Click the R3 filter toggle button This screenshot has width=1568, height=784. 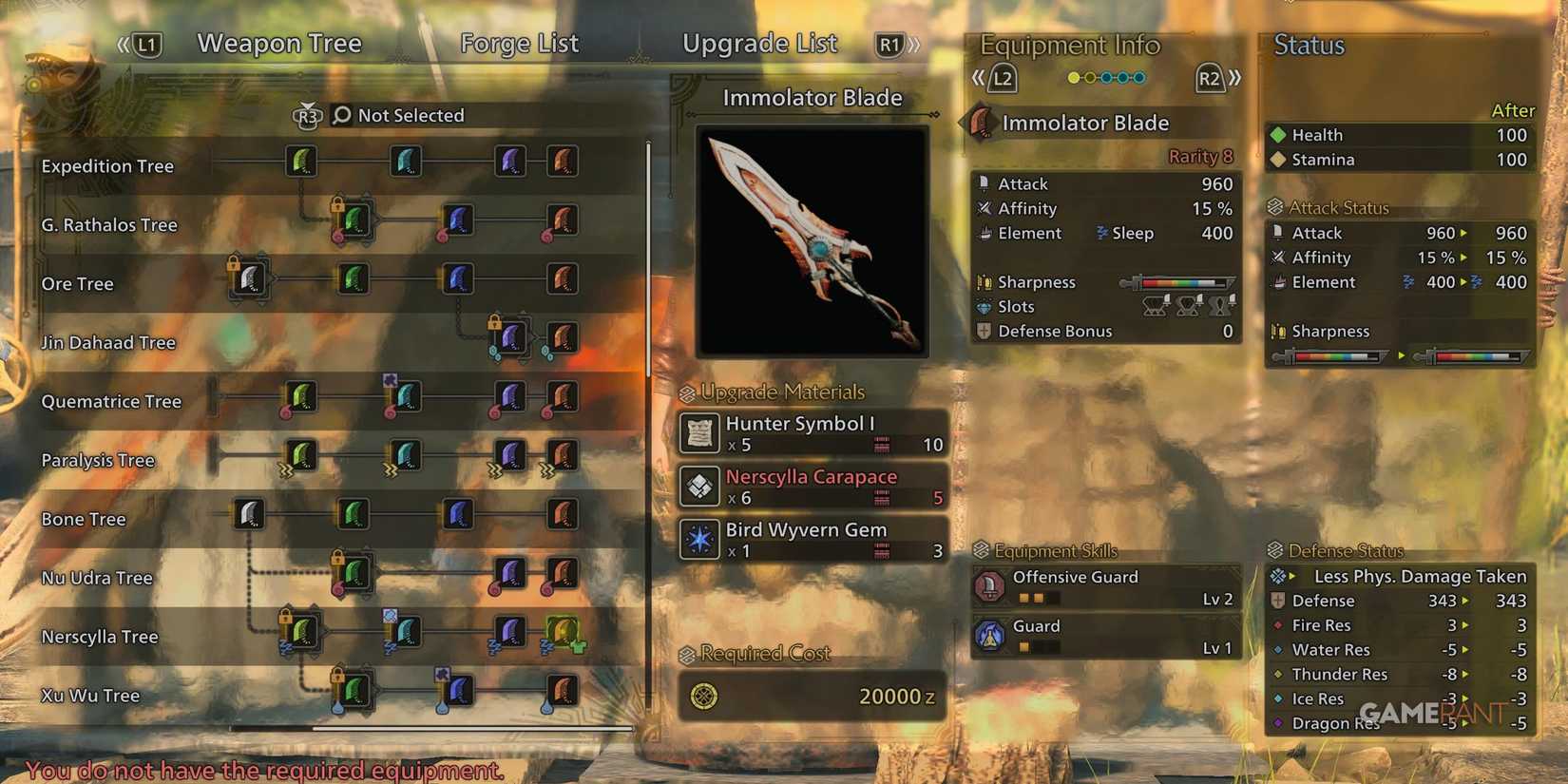coord(307,115)
